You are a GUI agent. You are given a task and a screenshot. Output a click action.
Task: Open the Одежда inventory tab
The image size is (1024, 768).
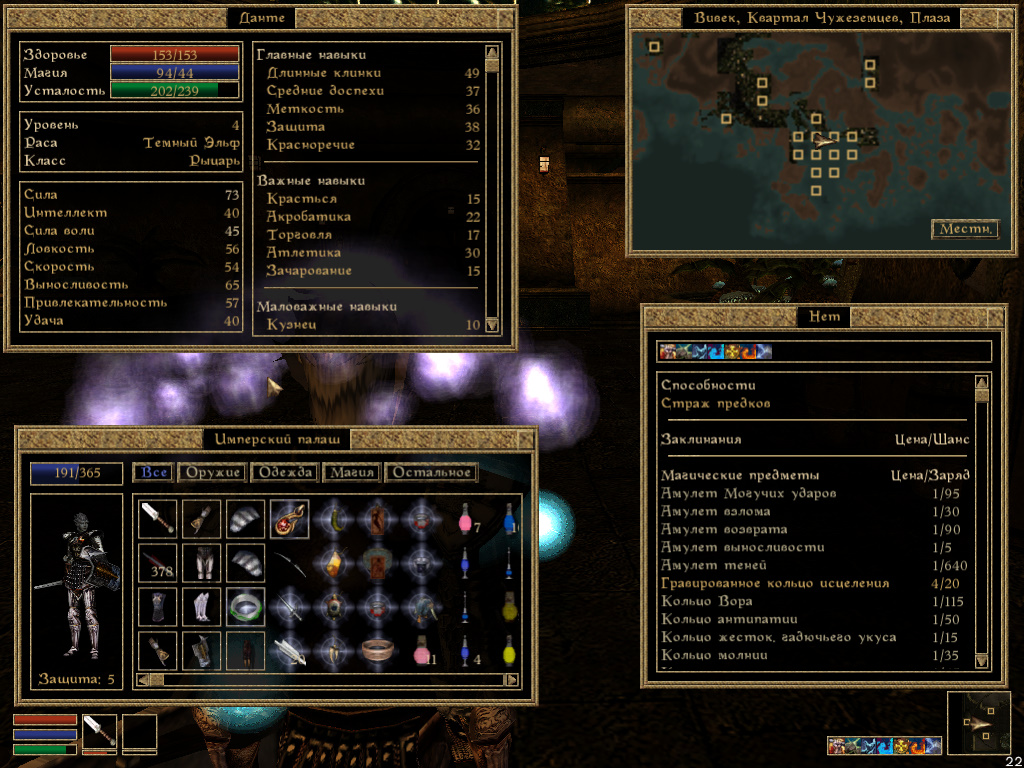[285, 473]
